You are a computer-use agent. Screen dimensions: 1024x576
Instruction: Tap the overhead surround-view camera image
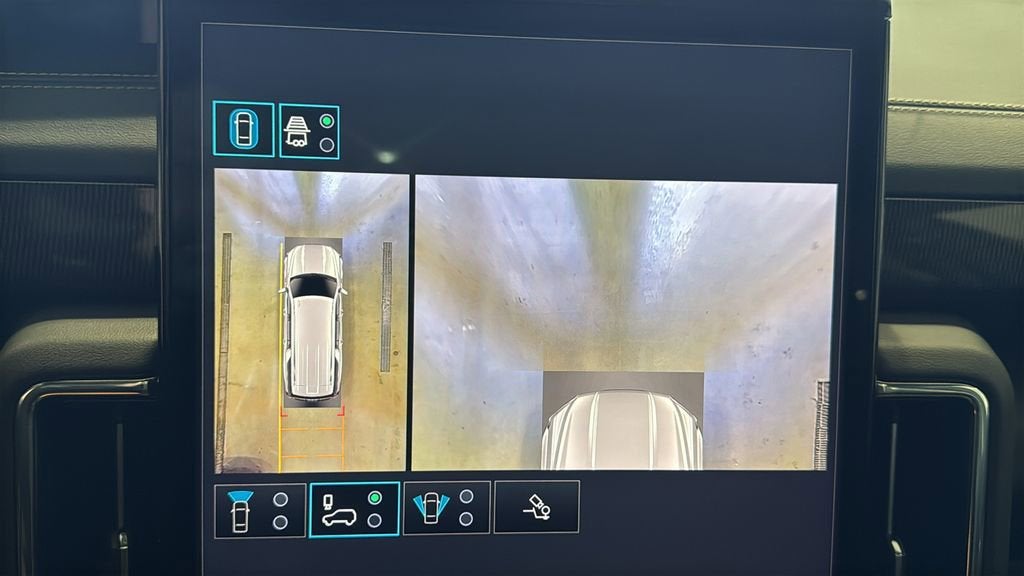point(311,321)
